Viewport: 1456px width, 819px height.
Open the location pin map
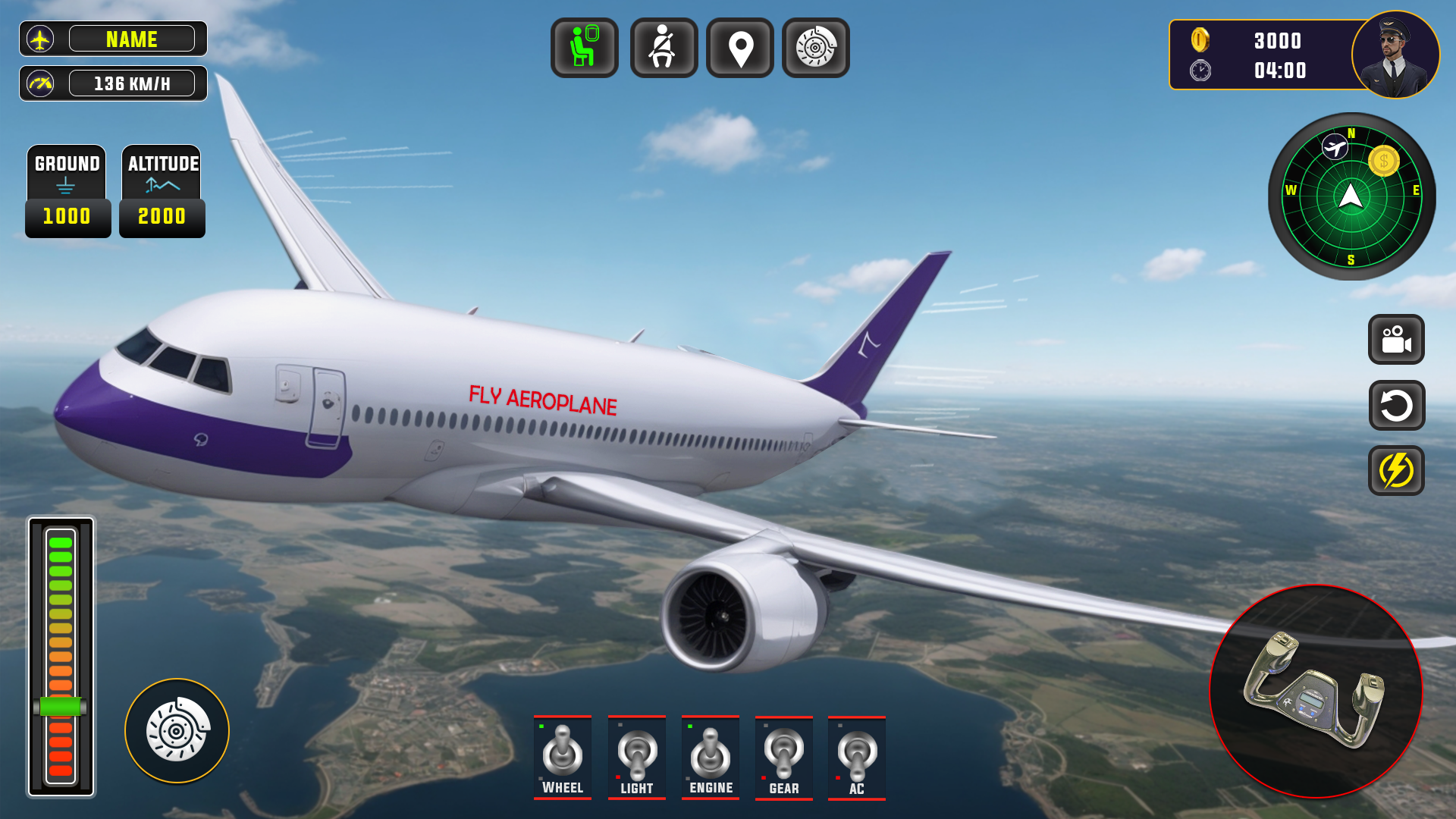coord(740,48)
